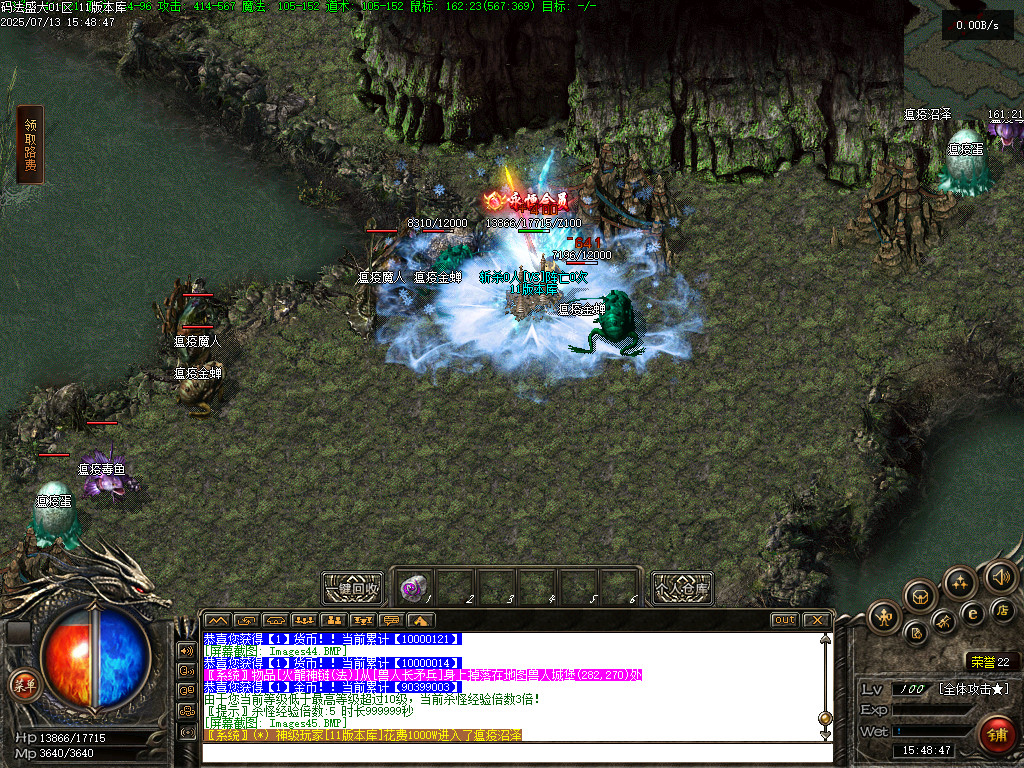This screenshot has width=1024, height=768.
Task: Open the crossed-swords round icon
Action: 944,623
